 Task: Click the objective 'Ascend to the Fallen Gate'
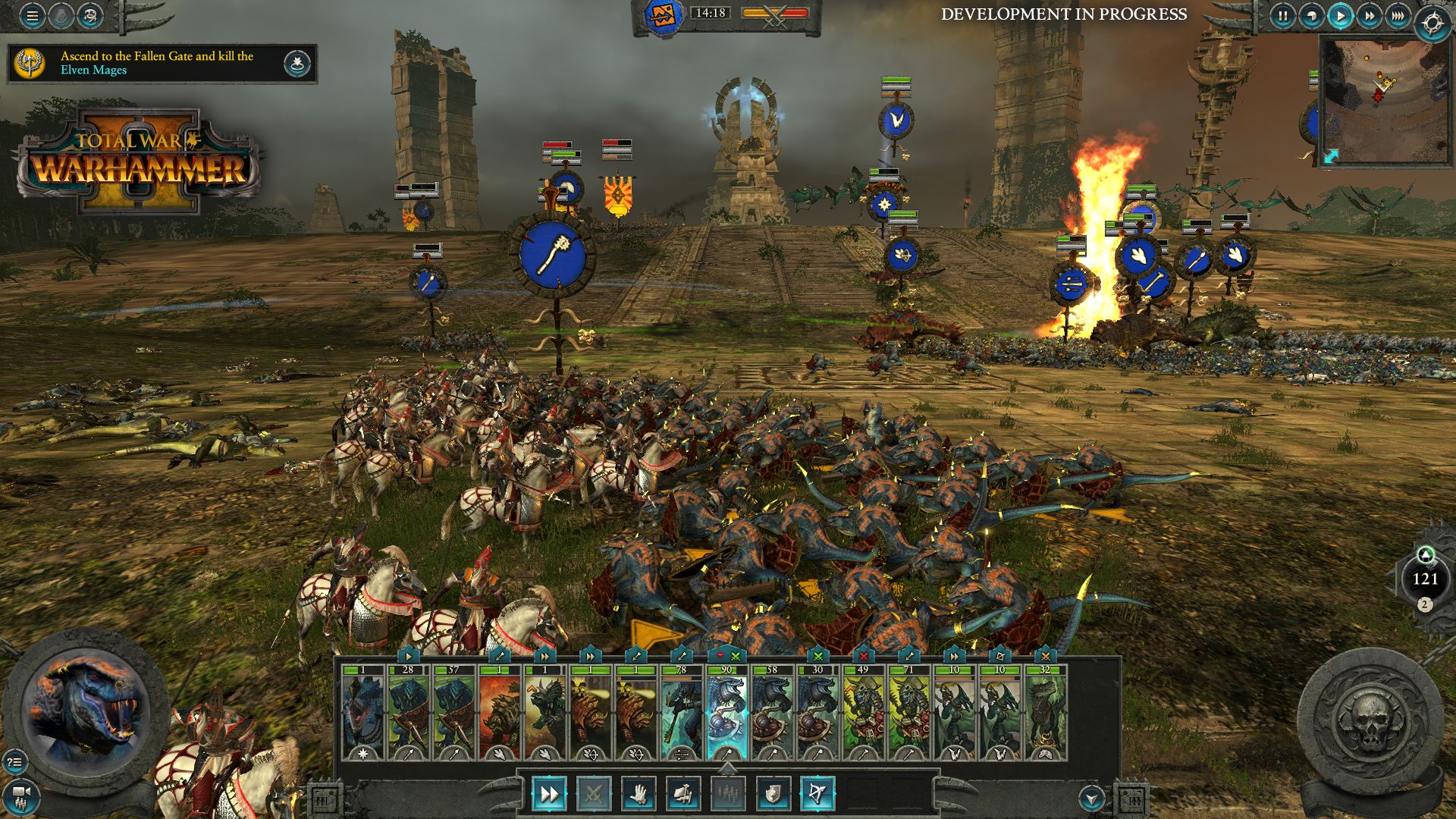[155, 62]
